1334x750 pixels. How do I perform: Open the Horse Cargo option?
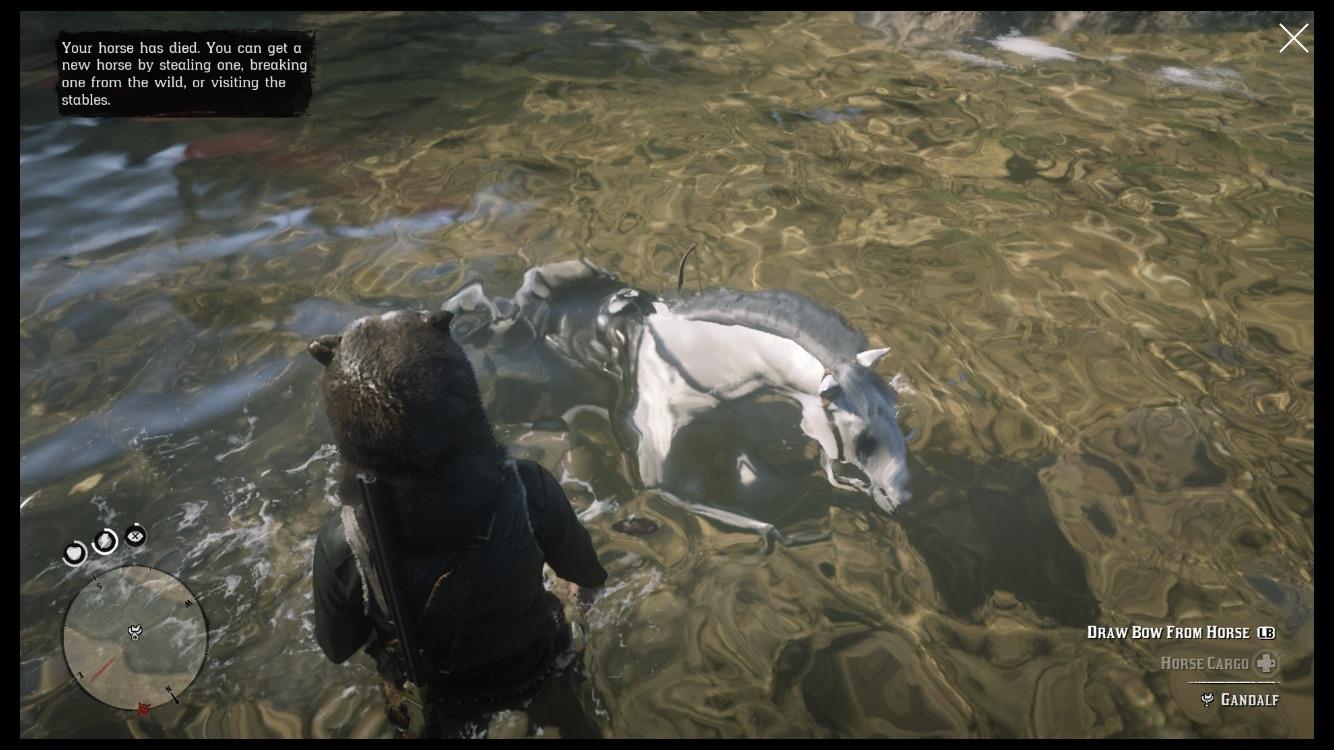(x=1206, y=663)
